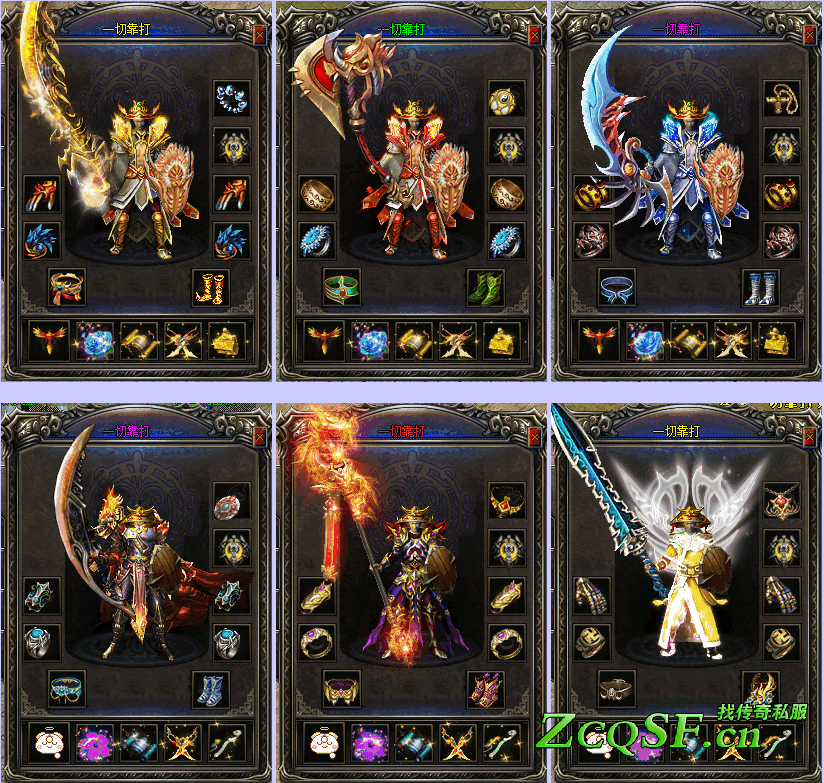
Task: Select the round golden orb slot
Action: tap(507, 100)
